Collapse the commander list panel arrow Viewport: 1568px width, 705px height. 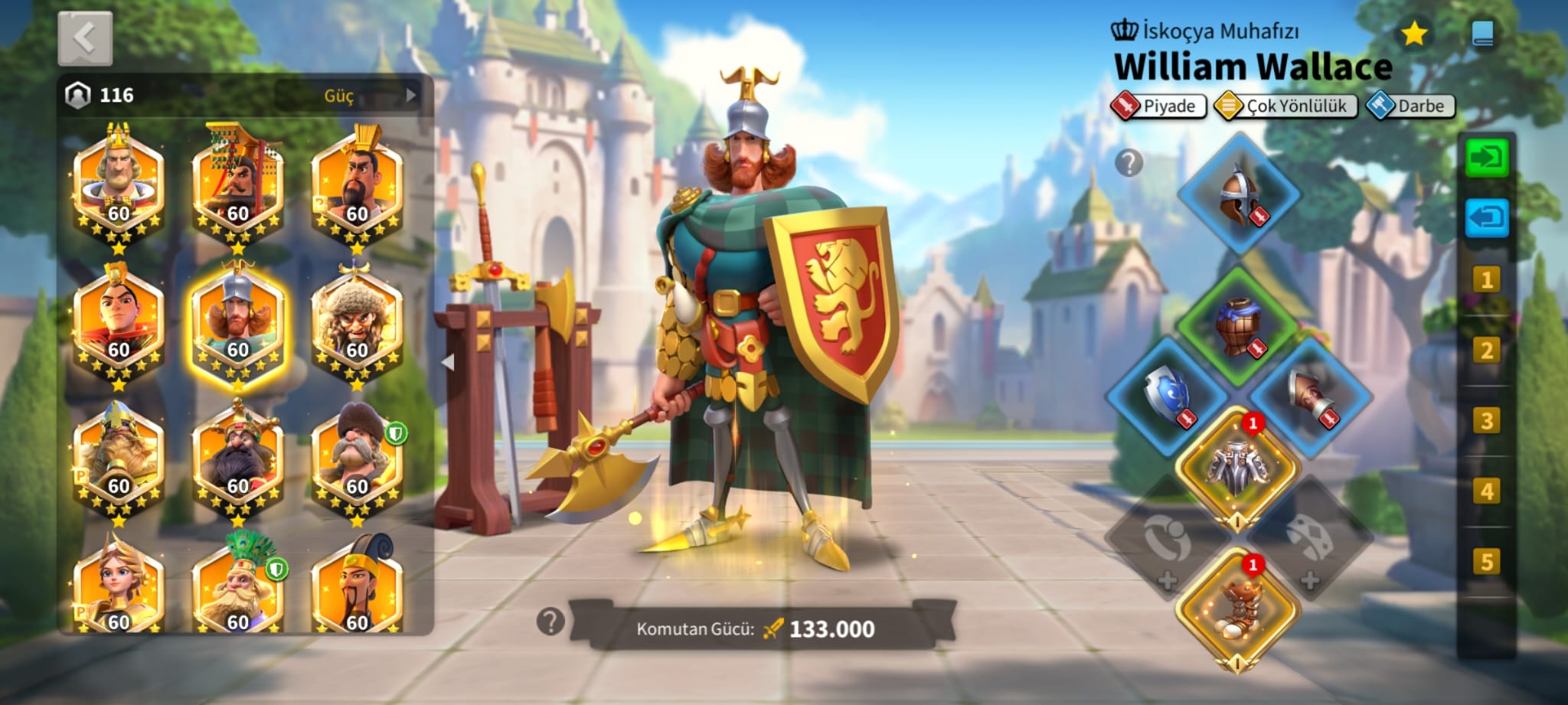pos(449,362)
